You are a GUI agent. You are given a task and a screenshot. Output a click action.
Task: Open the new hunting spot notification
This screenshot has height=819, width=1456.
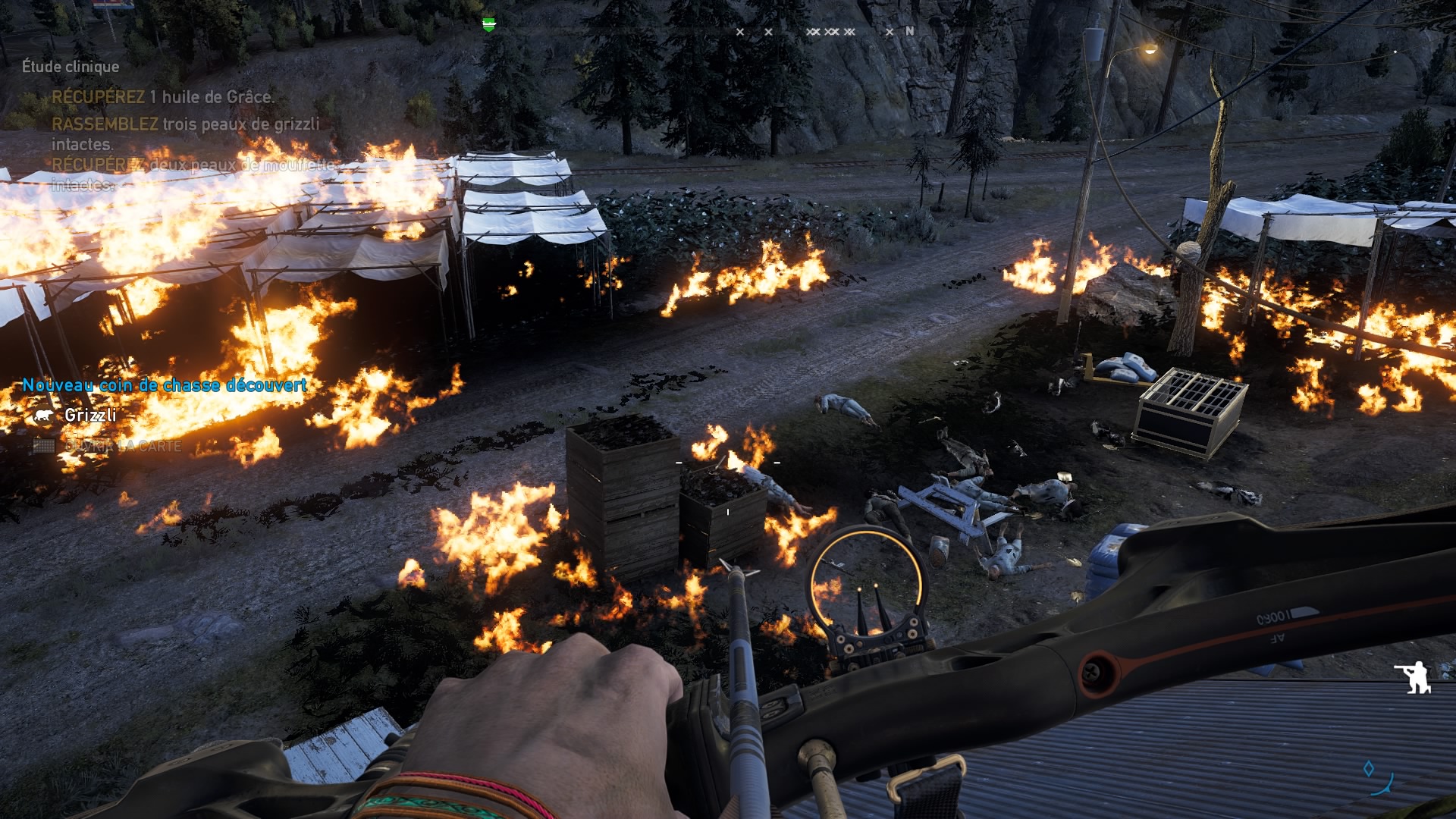[164, 385]
